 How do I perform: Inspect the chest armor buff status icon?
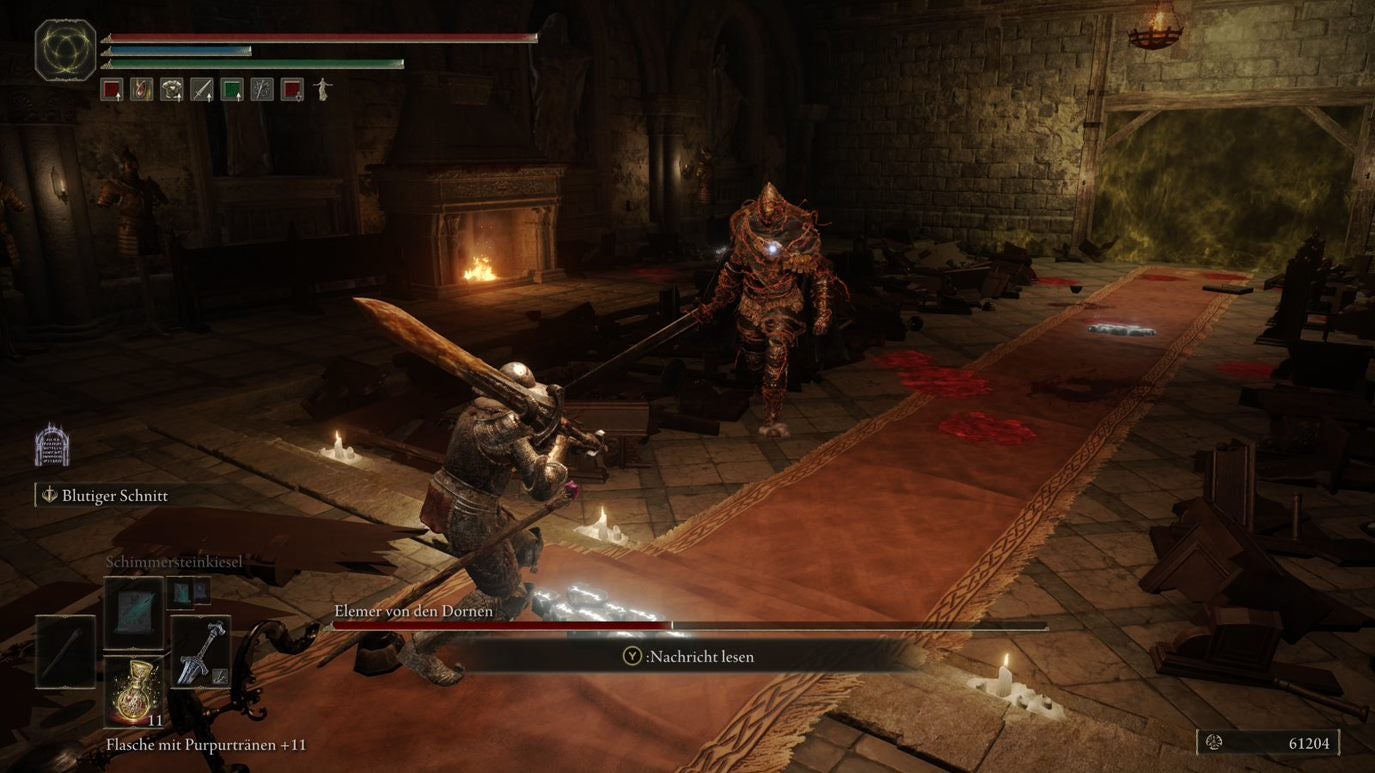[171, 90]
